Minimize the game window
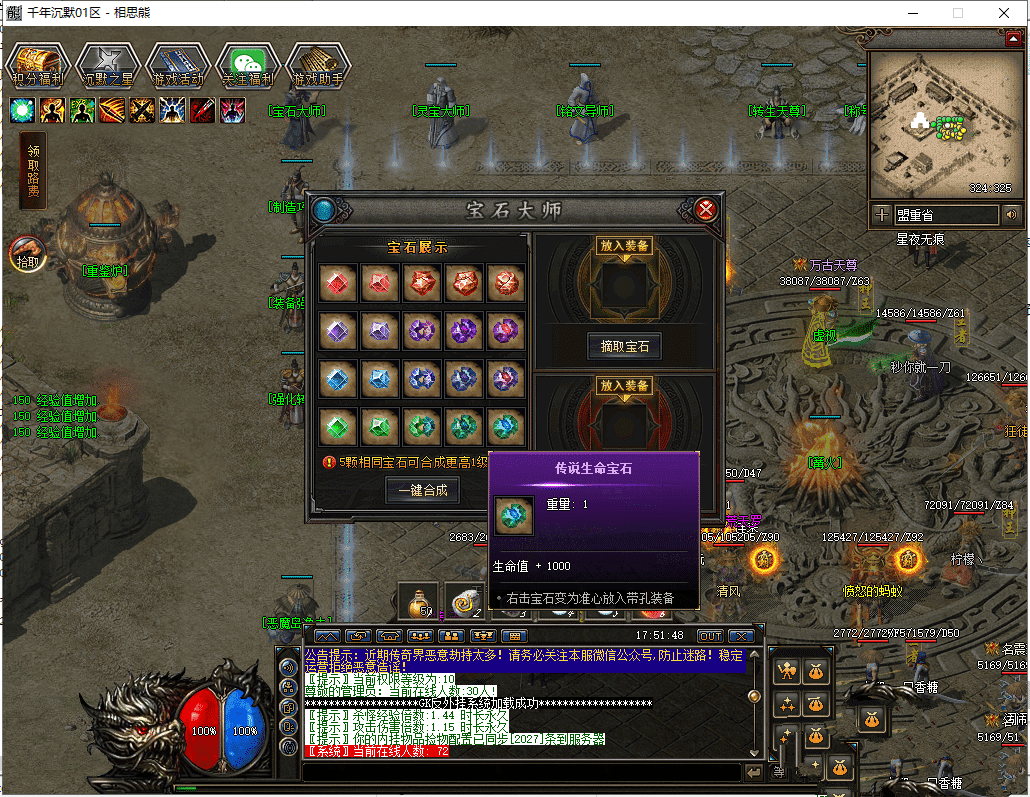The image size is (1030, 797). (911, 13)
